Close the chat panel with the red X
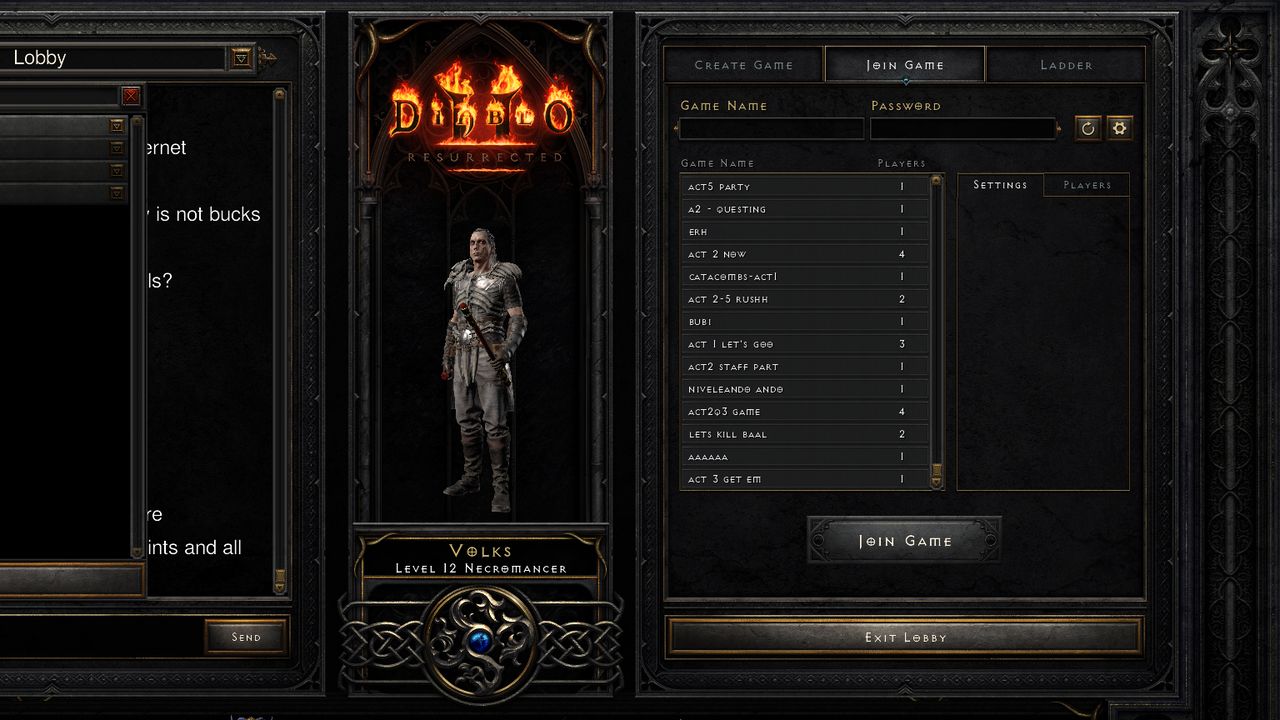Image resolution: width=1280 pixels, height=720 pixels. click(x=130, y=96)
